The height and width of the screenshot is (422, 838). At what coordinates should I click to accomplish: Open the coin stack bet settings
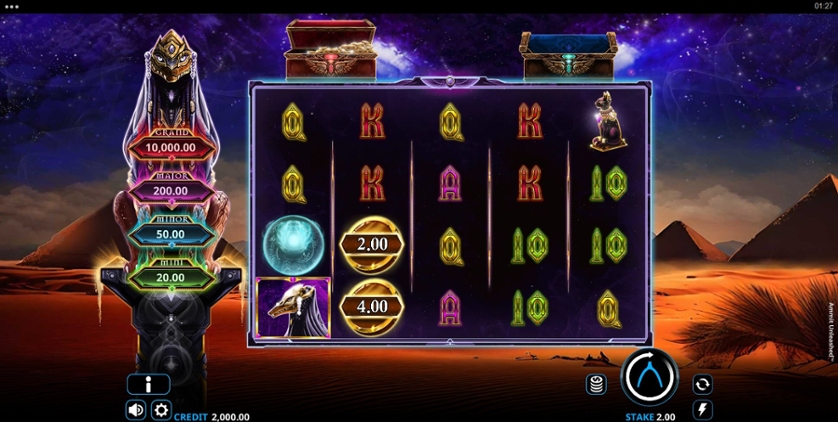click(x=596, y=384)
